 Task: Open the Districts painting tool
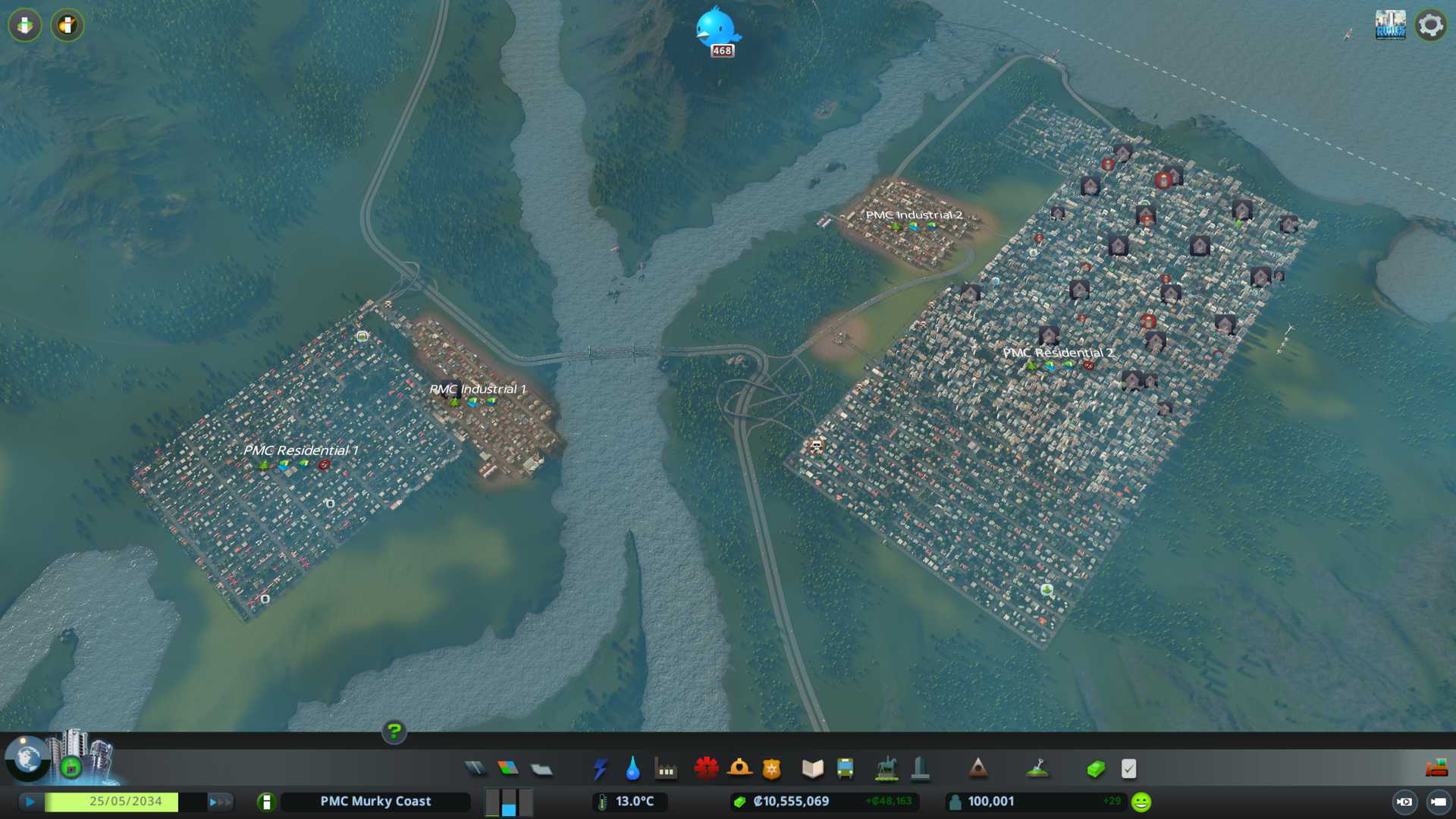[x=541, y=769]
